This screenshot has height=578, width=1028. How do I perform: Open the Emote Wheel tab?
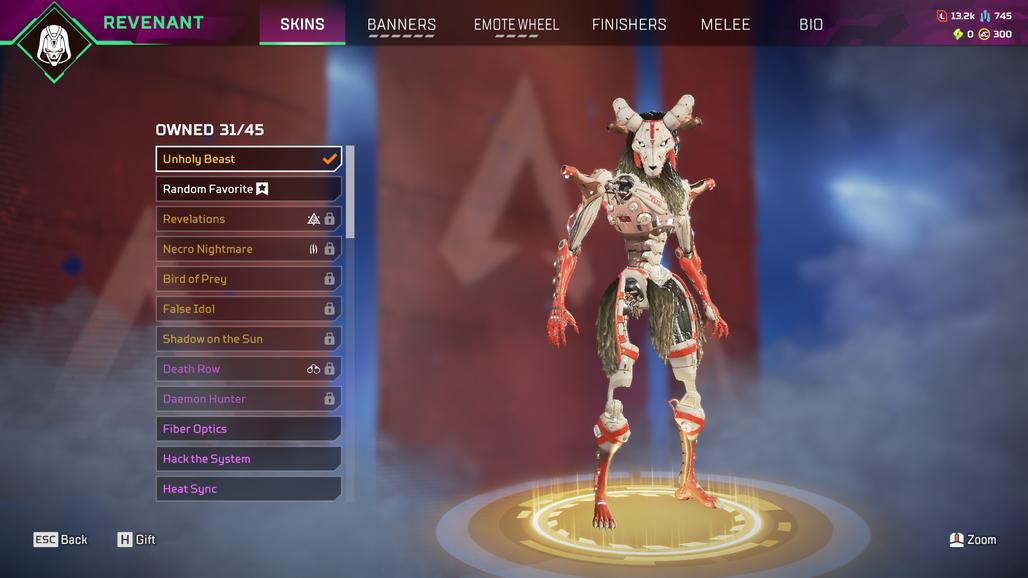tap(516, 24)
